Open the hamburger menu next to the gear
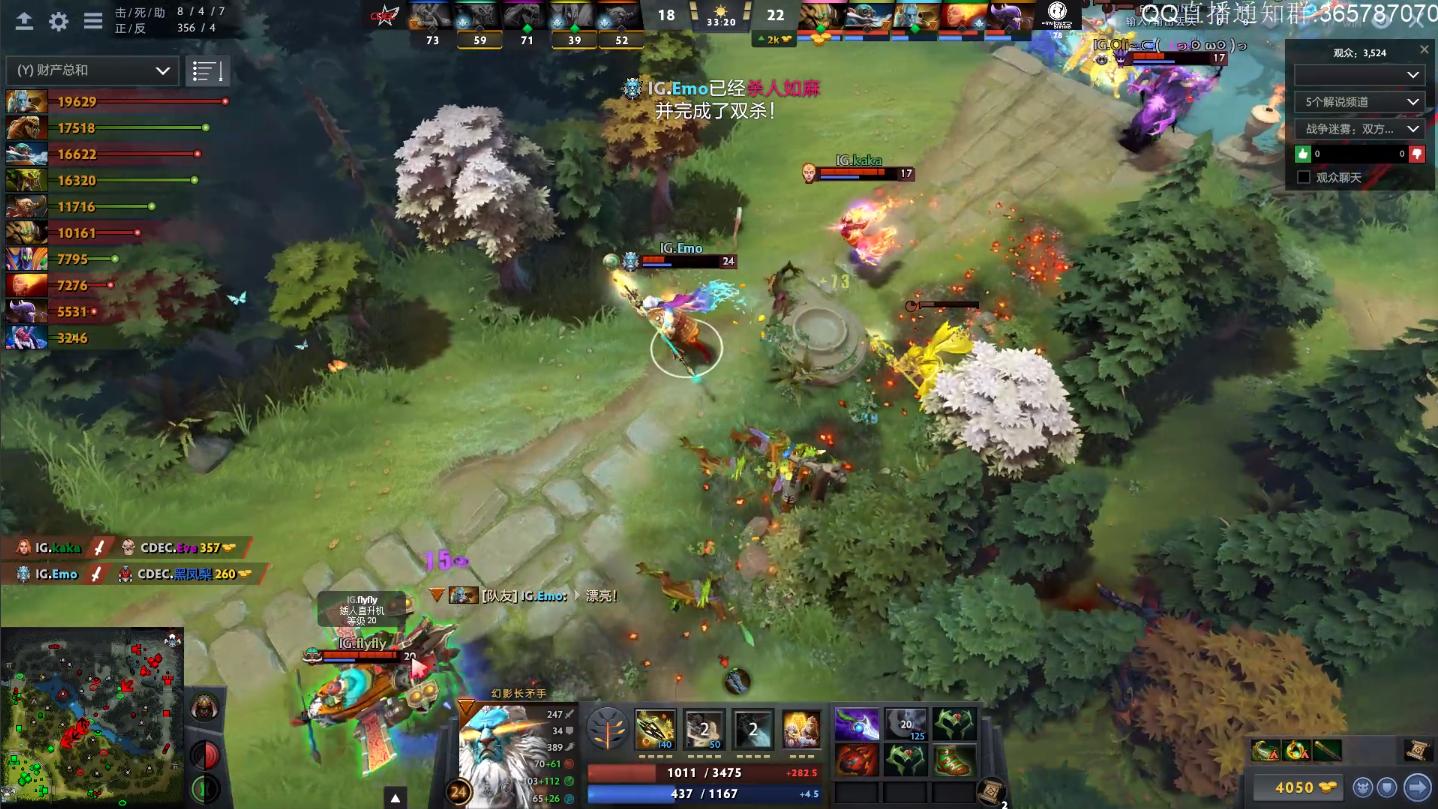The width and height of the screenshot is (1438, 809). pos(93,20)
